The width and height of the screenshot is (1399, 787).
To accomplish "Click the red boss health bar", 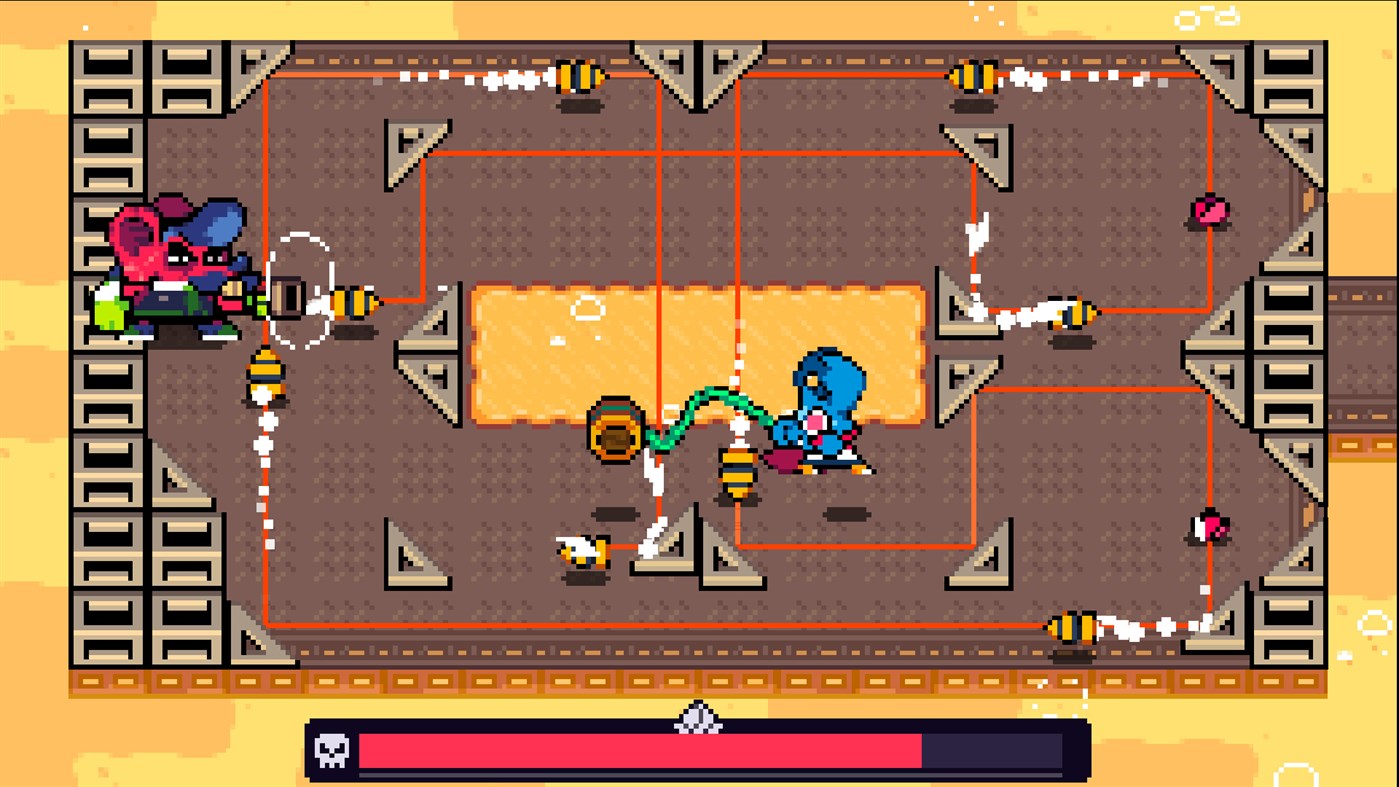I will pyautogui.click(x=640, y=748).
